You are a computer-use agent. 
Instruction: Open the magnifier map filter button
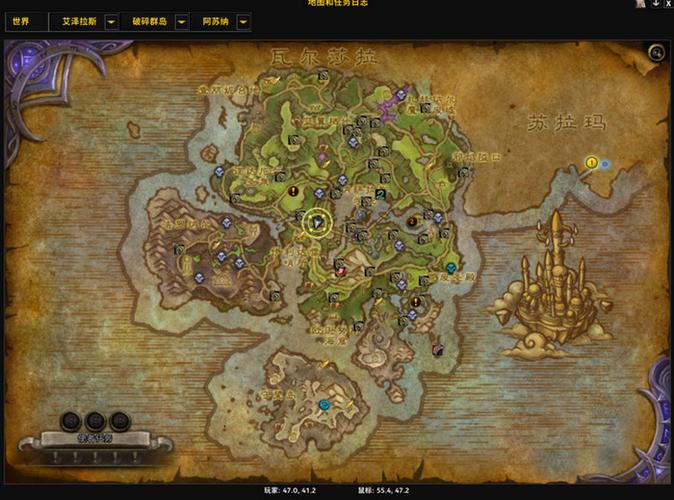(656, 53)
